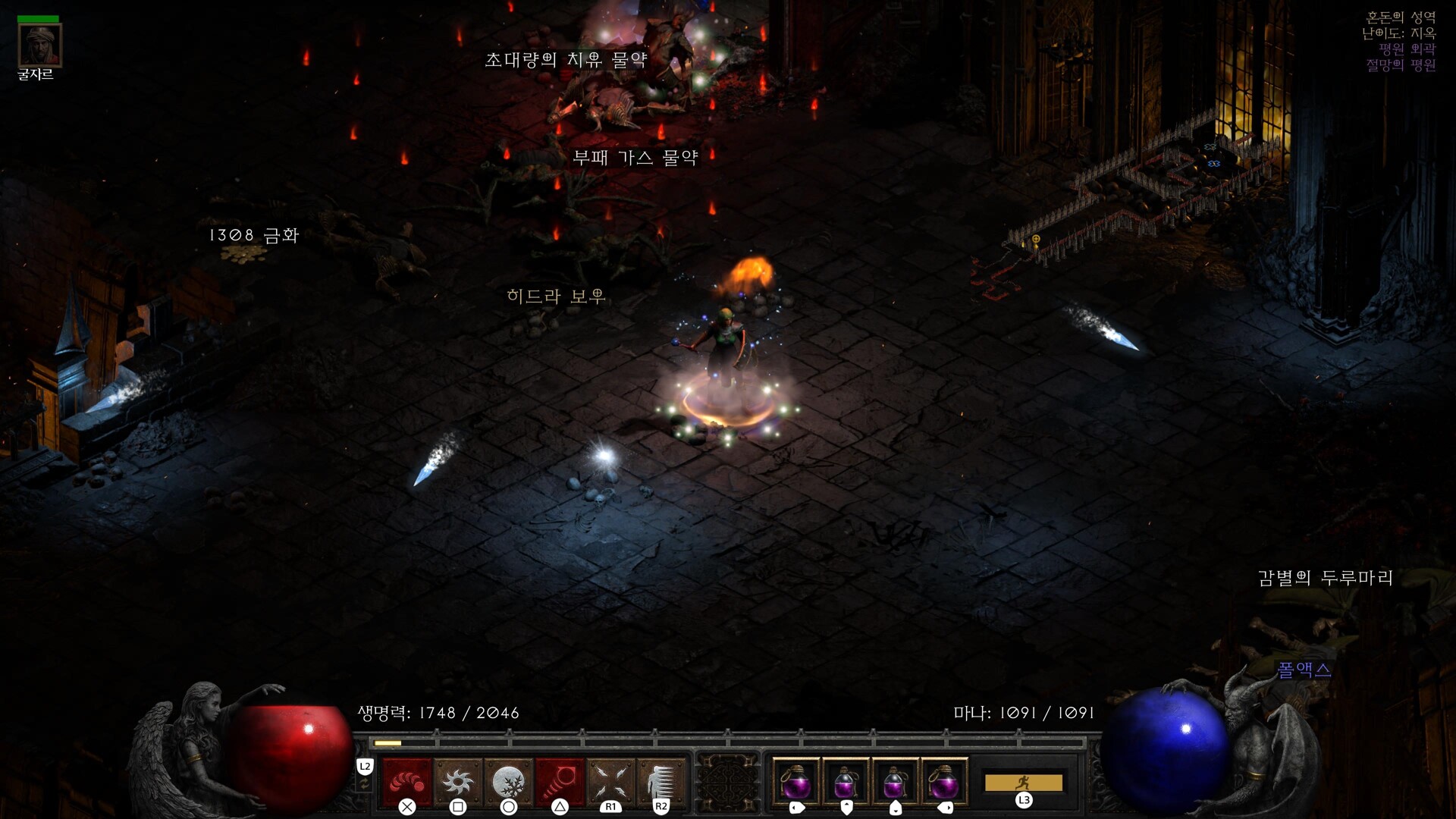Select the mercenary portrait of 굴자르

[39, 45]
